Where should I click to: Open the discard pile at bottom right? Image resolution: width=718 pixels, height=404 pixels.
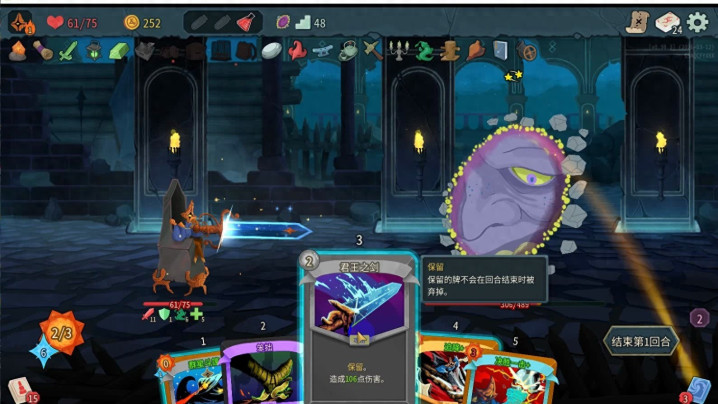pos(699,389)
